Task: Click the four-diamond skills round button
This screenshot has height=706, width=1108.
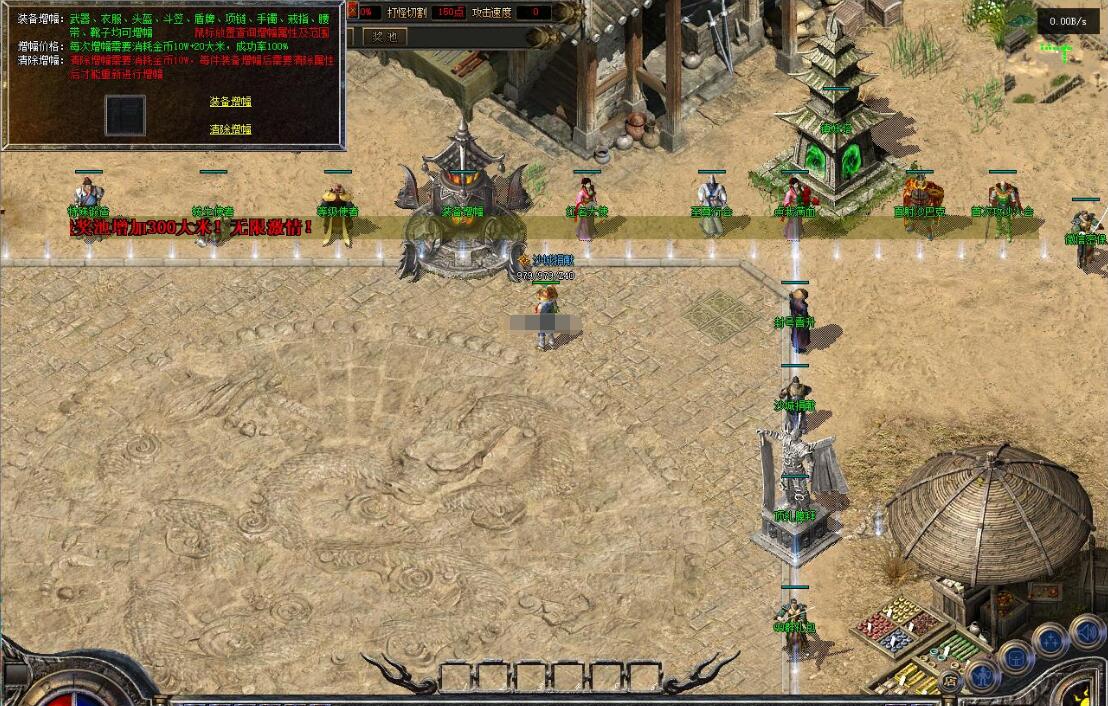Action: click(1050, 640)
